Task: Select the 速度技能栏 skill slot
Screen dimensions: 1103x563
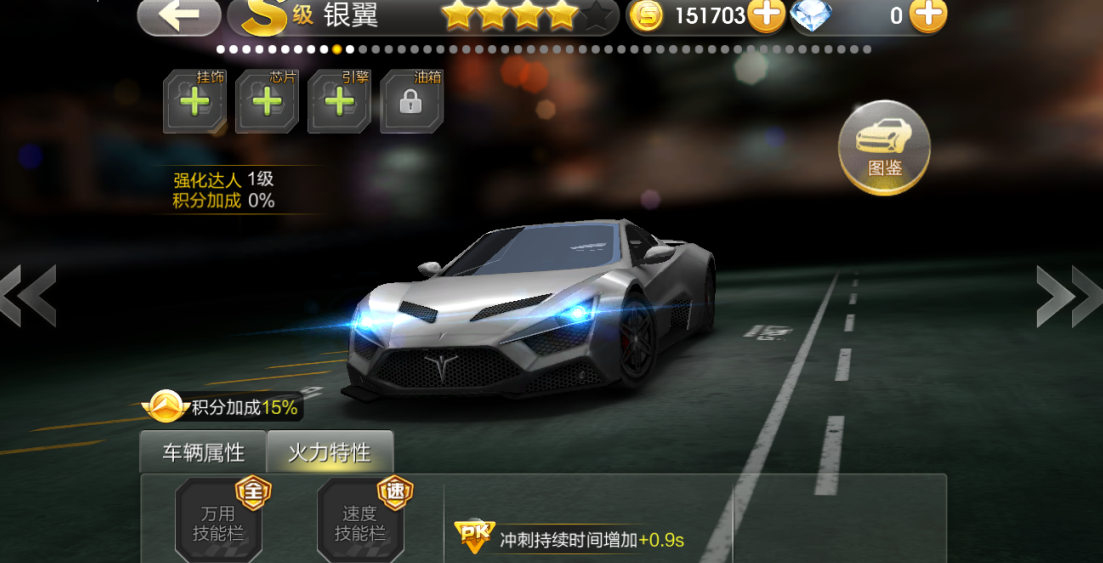Action: (x=360, y=520)
